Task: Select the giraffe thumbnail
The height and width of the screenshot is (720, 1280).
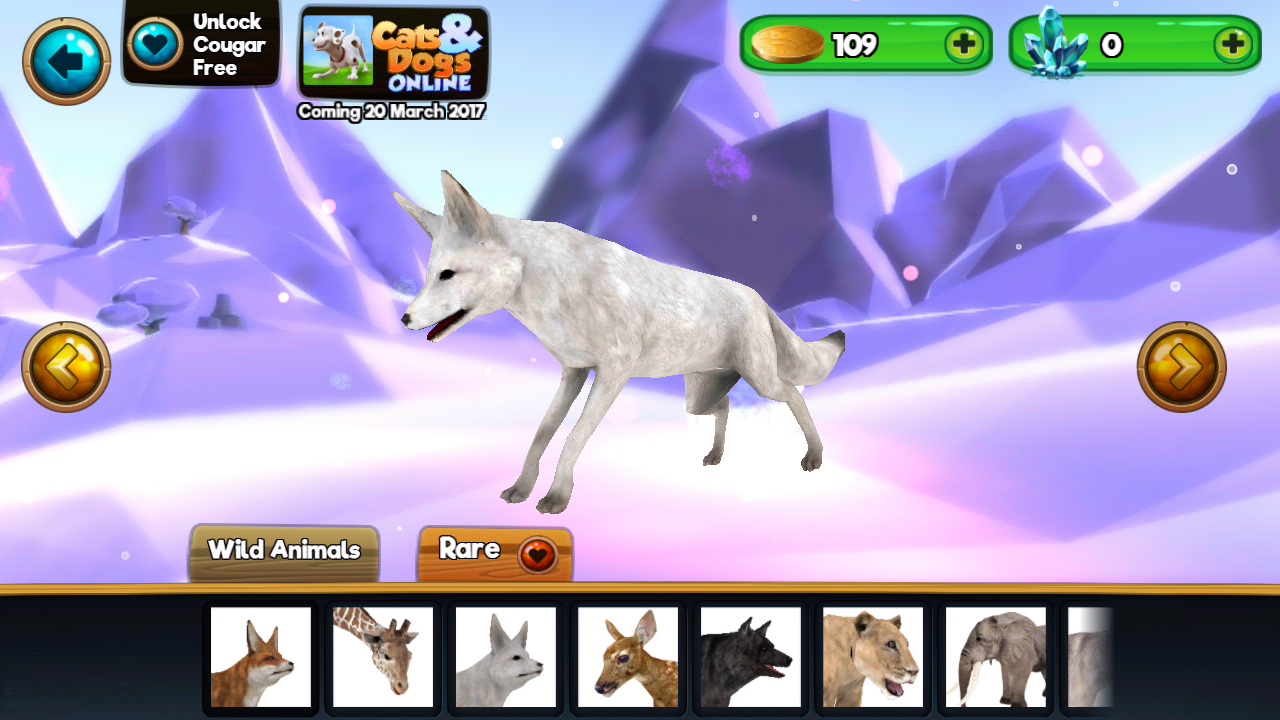Action: pyautogui.click(x=382, y=657)
